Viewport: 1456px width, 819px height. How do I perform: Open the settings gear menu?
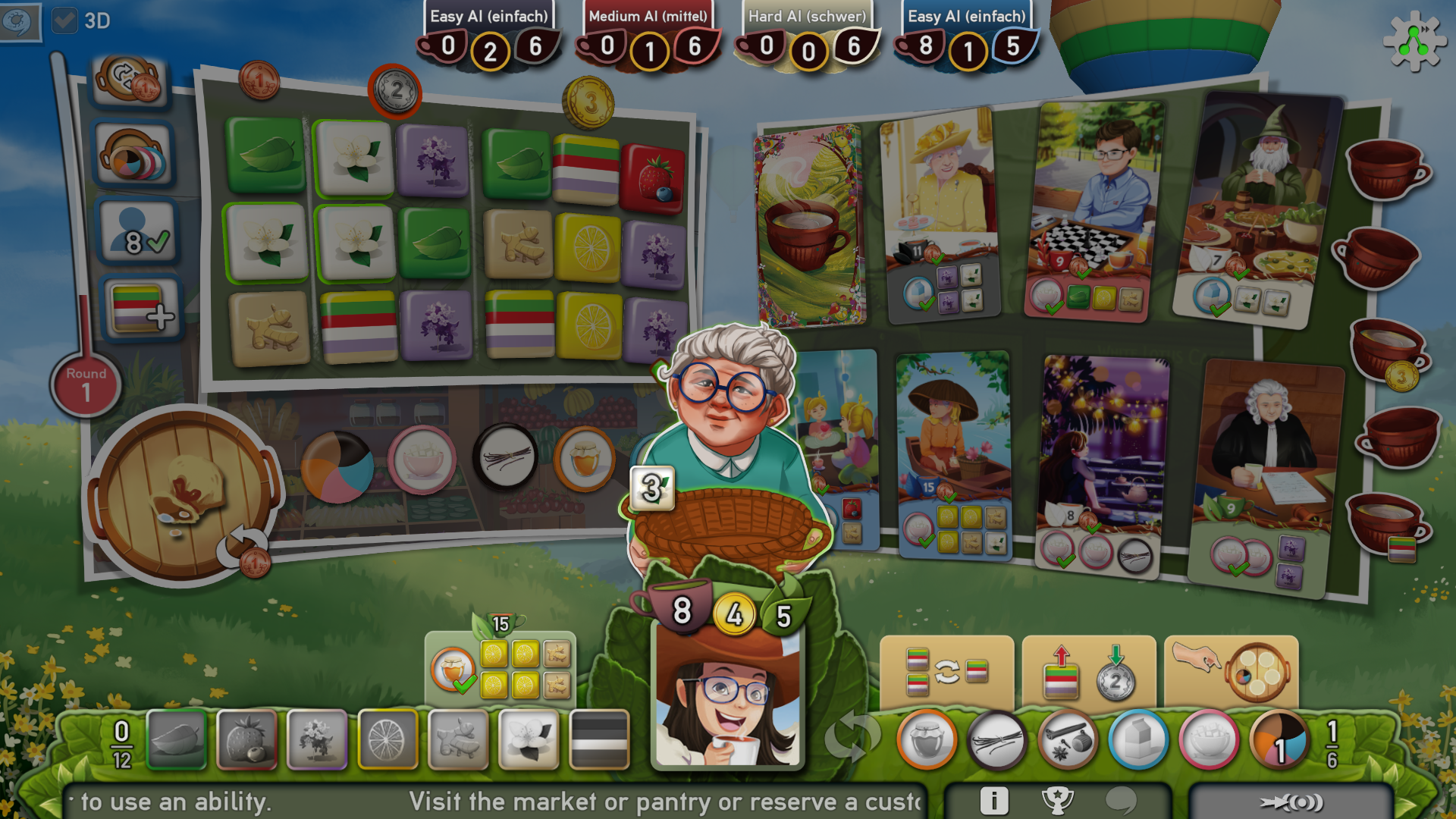1415,42
